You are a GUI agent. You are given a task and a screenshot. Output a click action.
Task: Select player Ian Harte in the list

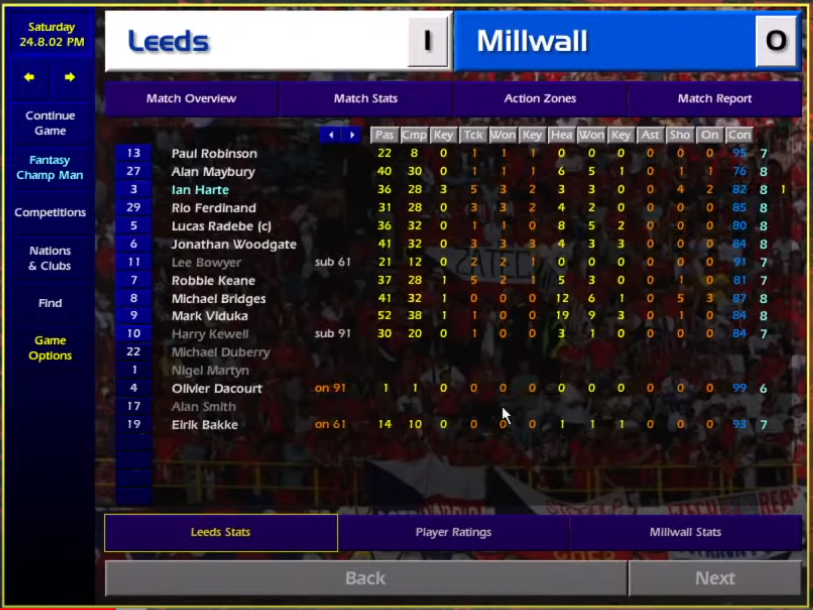(200, 190)
